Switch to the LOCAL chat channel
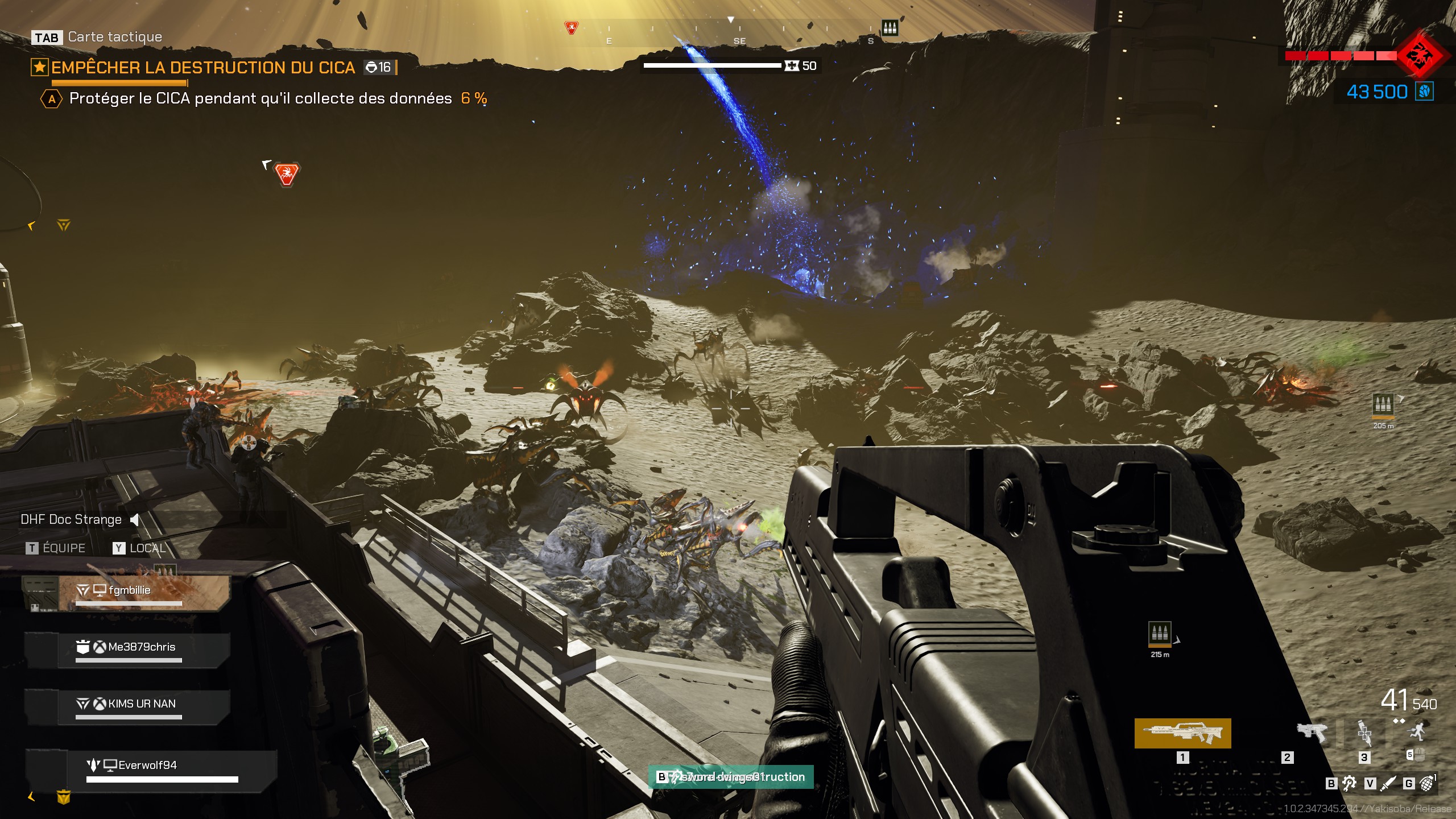Screen dimensions: 1456x819 pyautogui.click(x=139, y=548)
